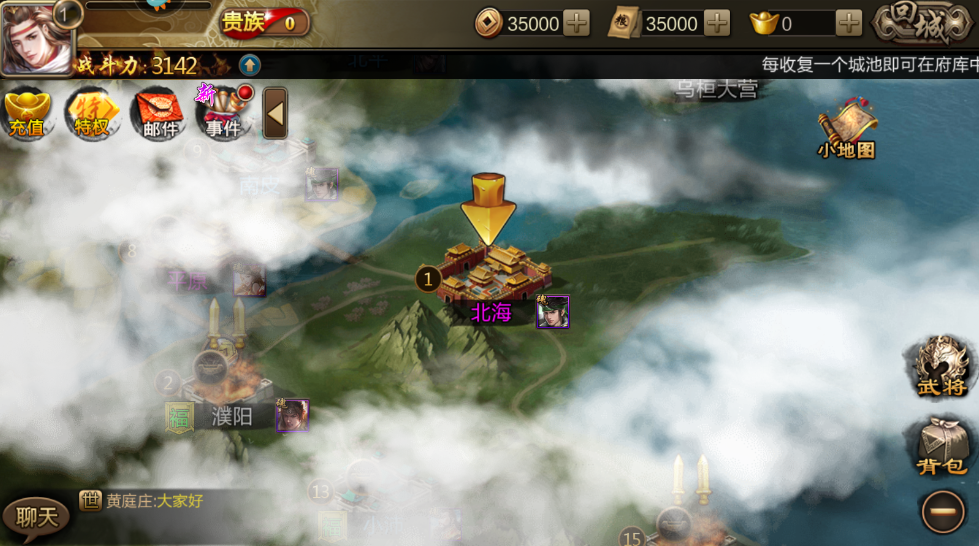Screen dimensions: 979x546
Task: Open the 背包 backpack inventory
Action: click(x=941, y=446)
